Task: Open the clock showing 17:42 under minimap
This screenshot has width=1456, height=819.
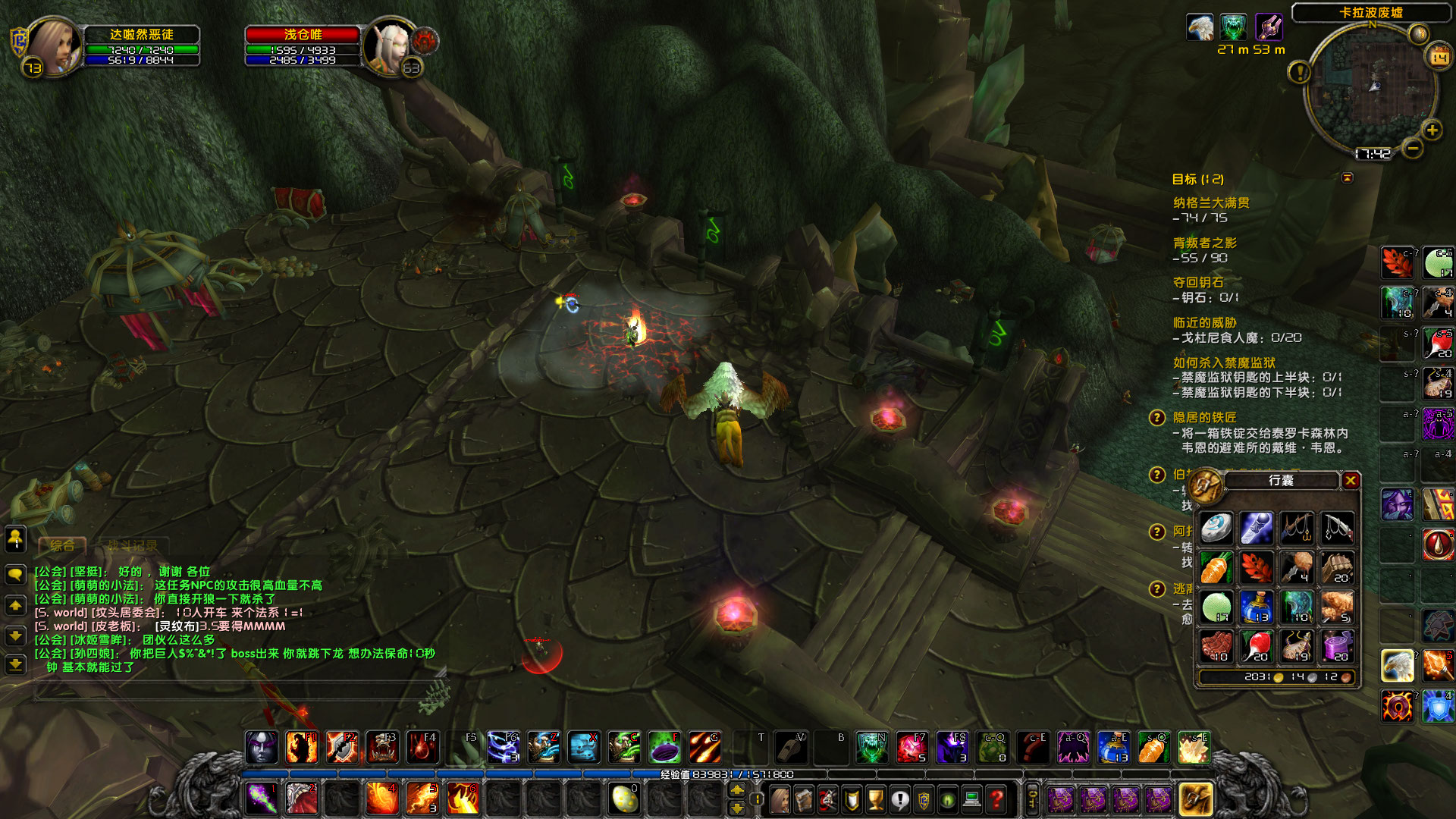Action: coord(1373,152)
